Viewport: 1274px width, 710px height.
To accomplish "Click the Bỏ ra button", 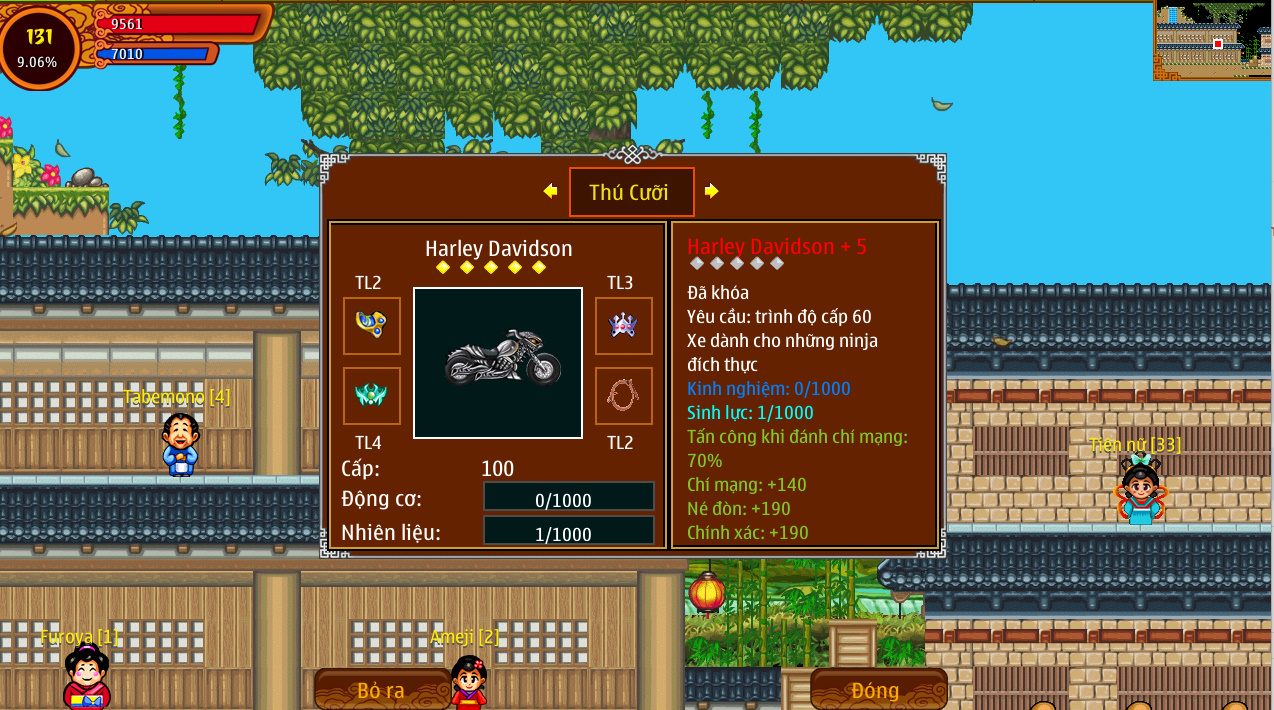I will tap(382, 690).
